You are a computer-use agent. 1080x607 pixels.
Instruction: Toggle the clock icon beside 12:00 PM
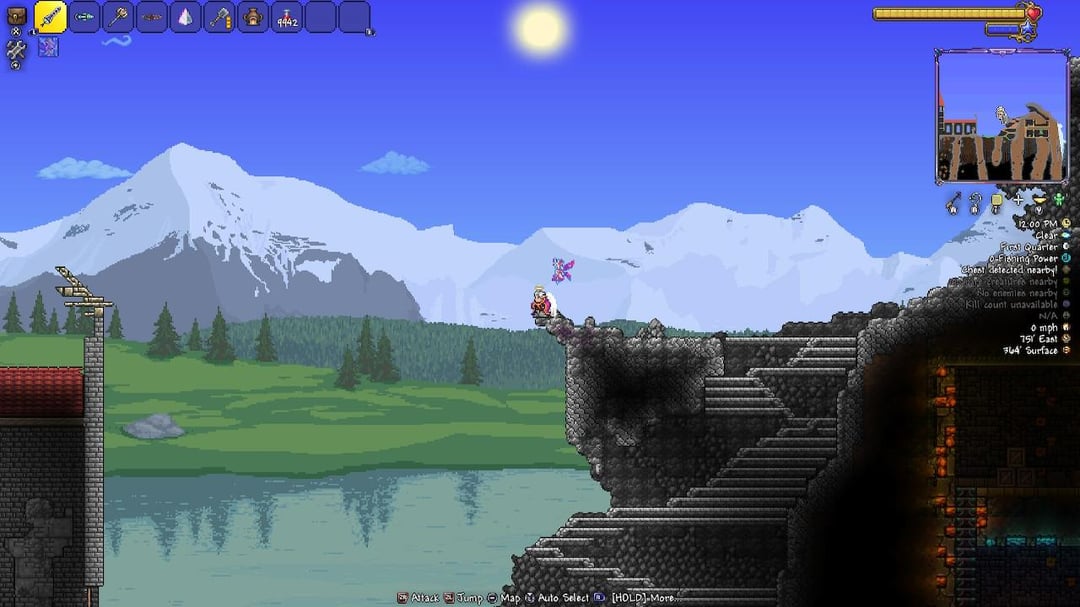pos(1066,223)
